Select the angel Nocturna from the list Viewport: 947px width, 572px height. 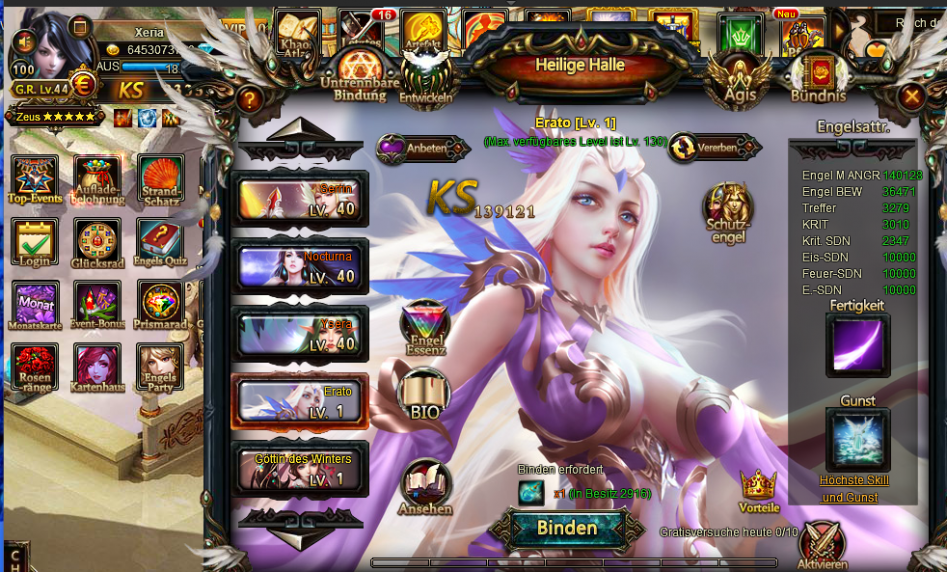pos(300,268)
